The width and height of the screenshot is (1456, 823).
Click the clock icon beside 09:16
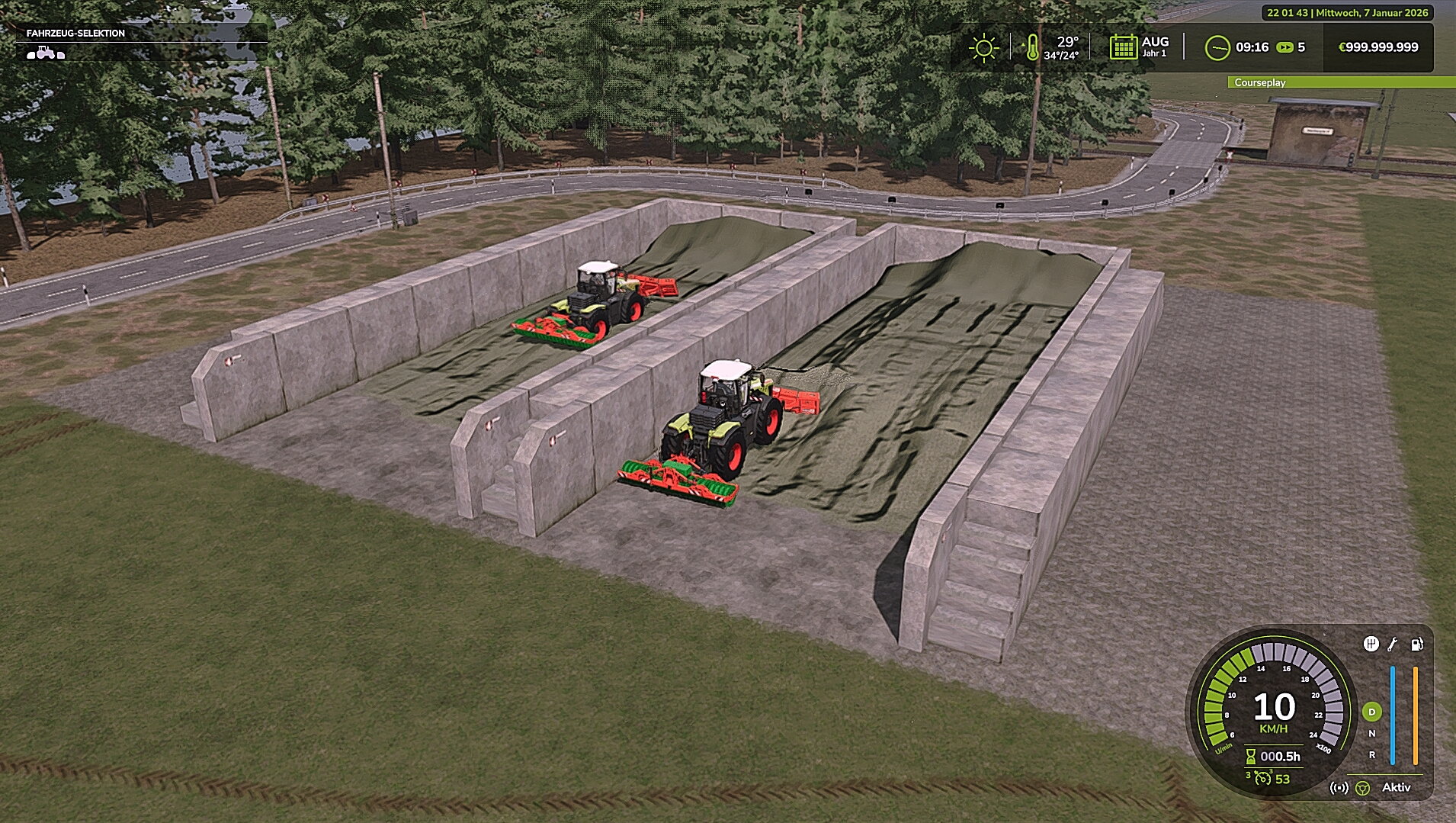click(1217, 47)
